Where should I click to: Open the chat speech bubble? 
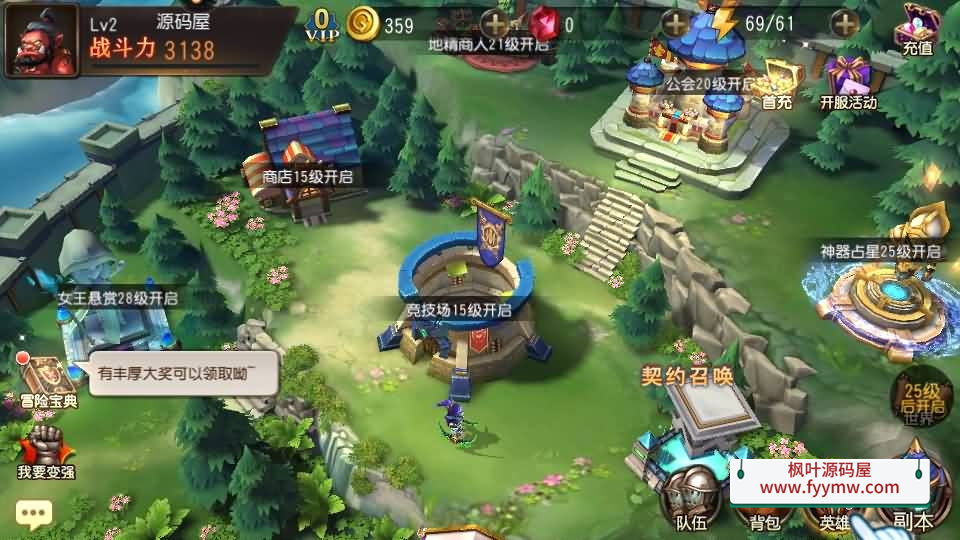(33, 514)
